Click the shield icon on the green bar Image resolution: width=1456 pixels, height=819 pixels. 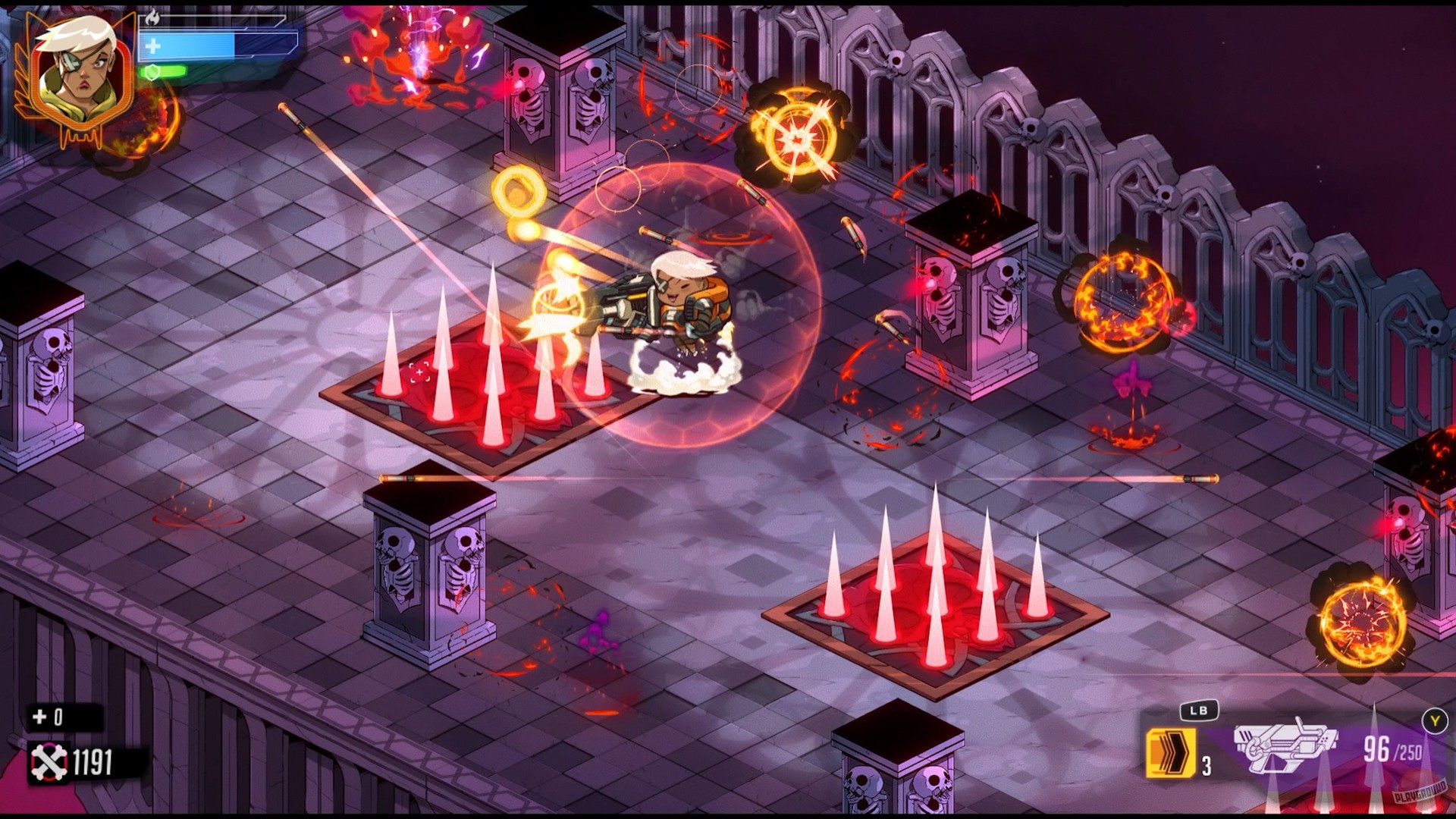point(152,74)
